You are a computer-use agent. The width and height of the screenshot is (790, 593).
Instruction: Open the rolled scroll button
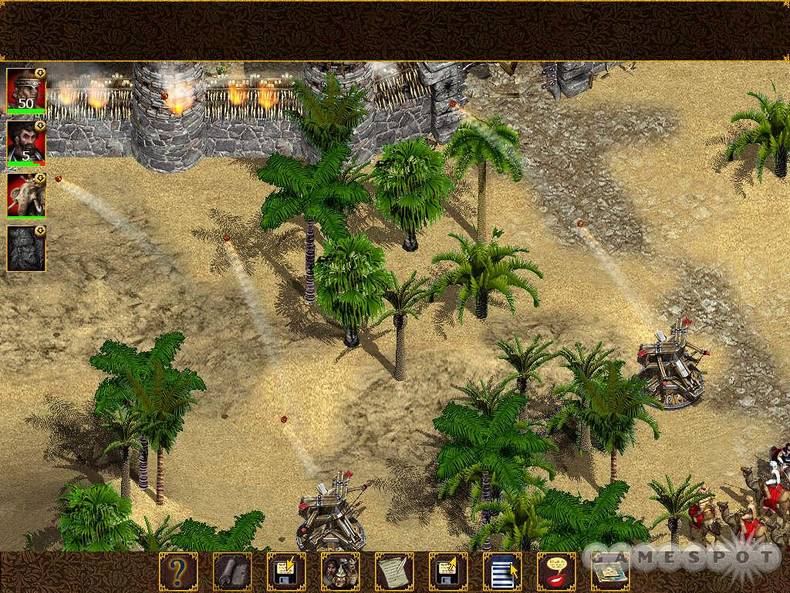tap(232, 571)
